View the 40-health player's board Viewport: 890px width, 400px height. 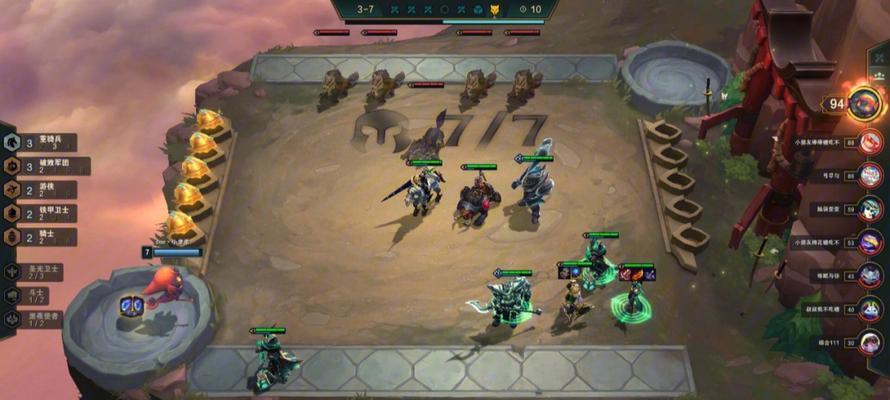(x=871, y=309)
